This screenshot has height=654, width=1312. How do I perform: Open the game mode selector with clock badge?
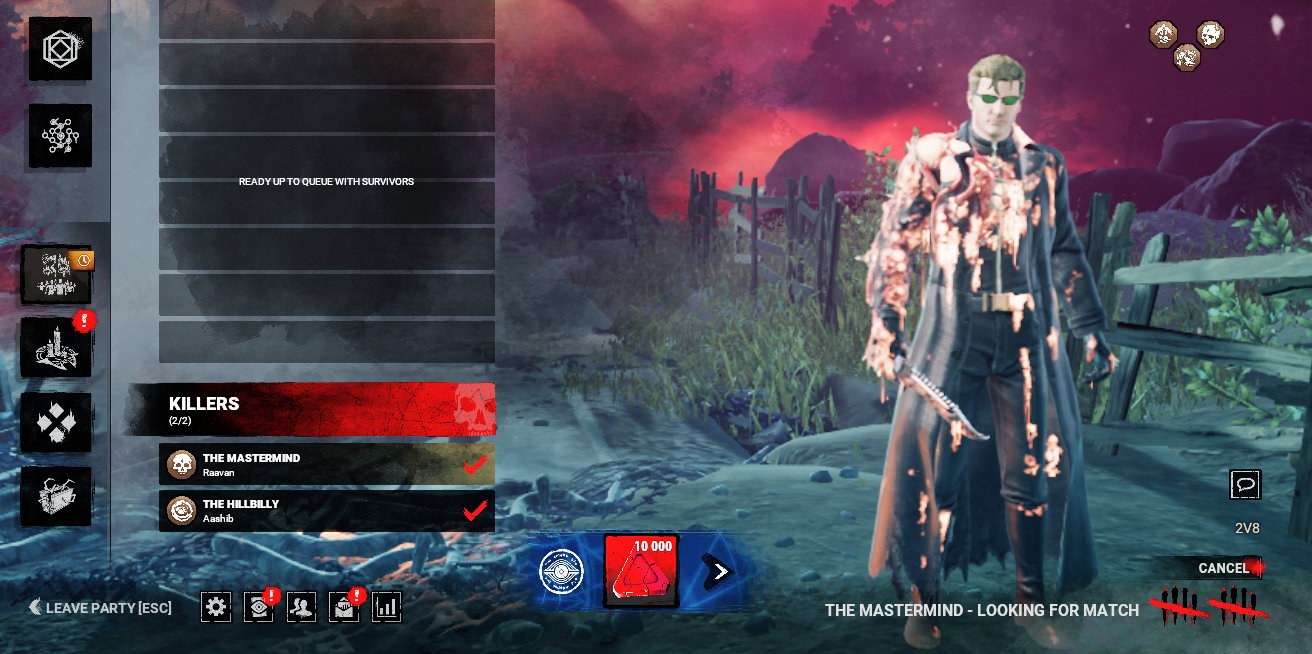coord(56,275)
